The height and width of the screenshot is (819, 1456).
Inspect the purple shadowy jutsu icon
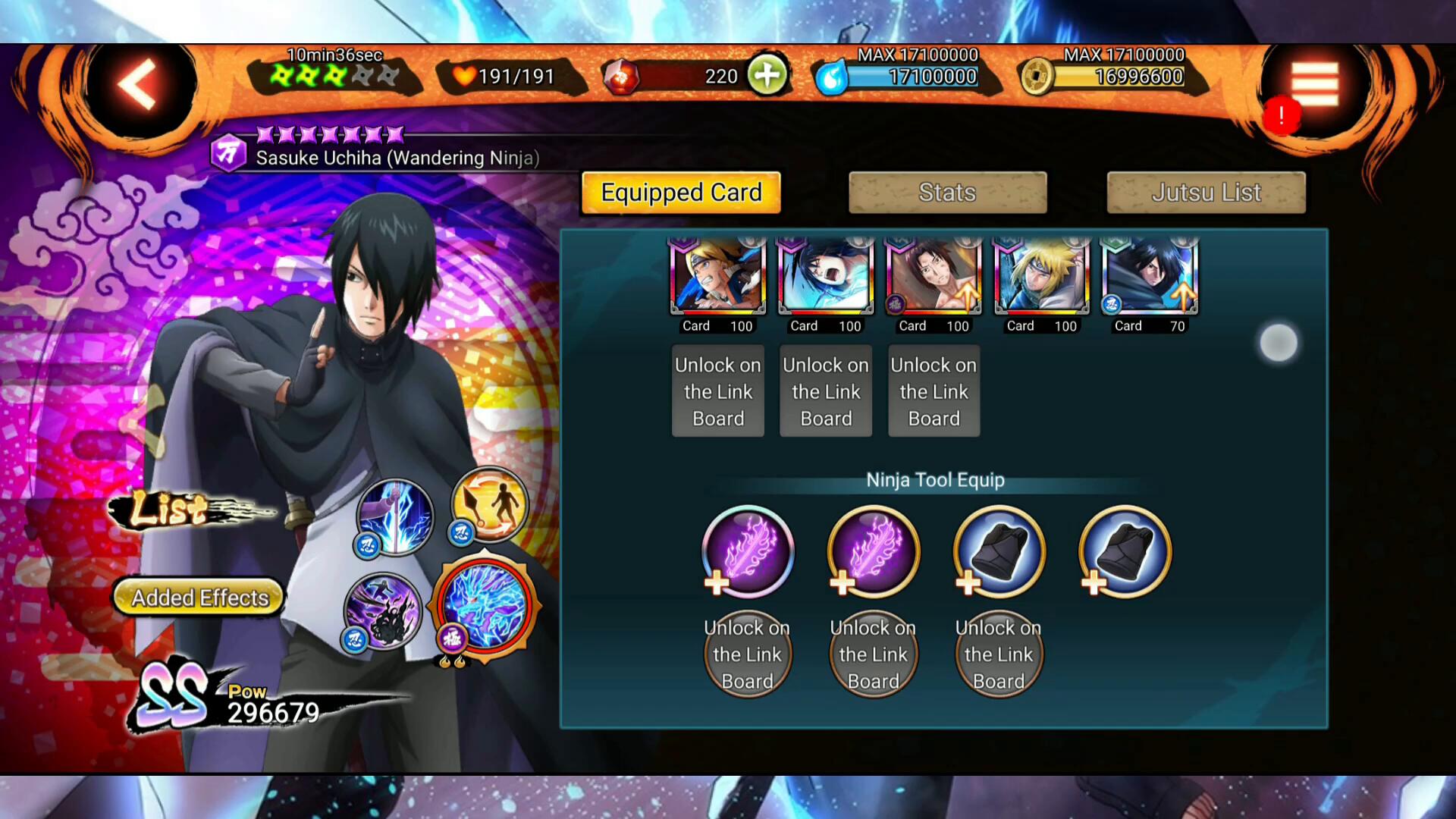pos(383,611)
